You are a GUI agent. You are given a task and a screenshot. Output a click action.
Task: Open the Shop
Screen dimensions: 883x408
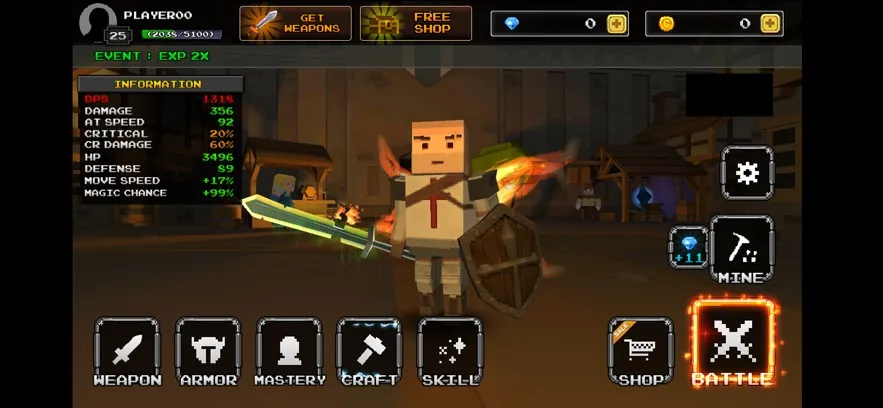pos(640,350)
